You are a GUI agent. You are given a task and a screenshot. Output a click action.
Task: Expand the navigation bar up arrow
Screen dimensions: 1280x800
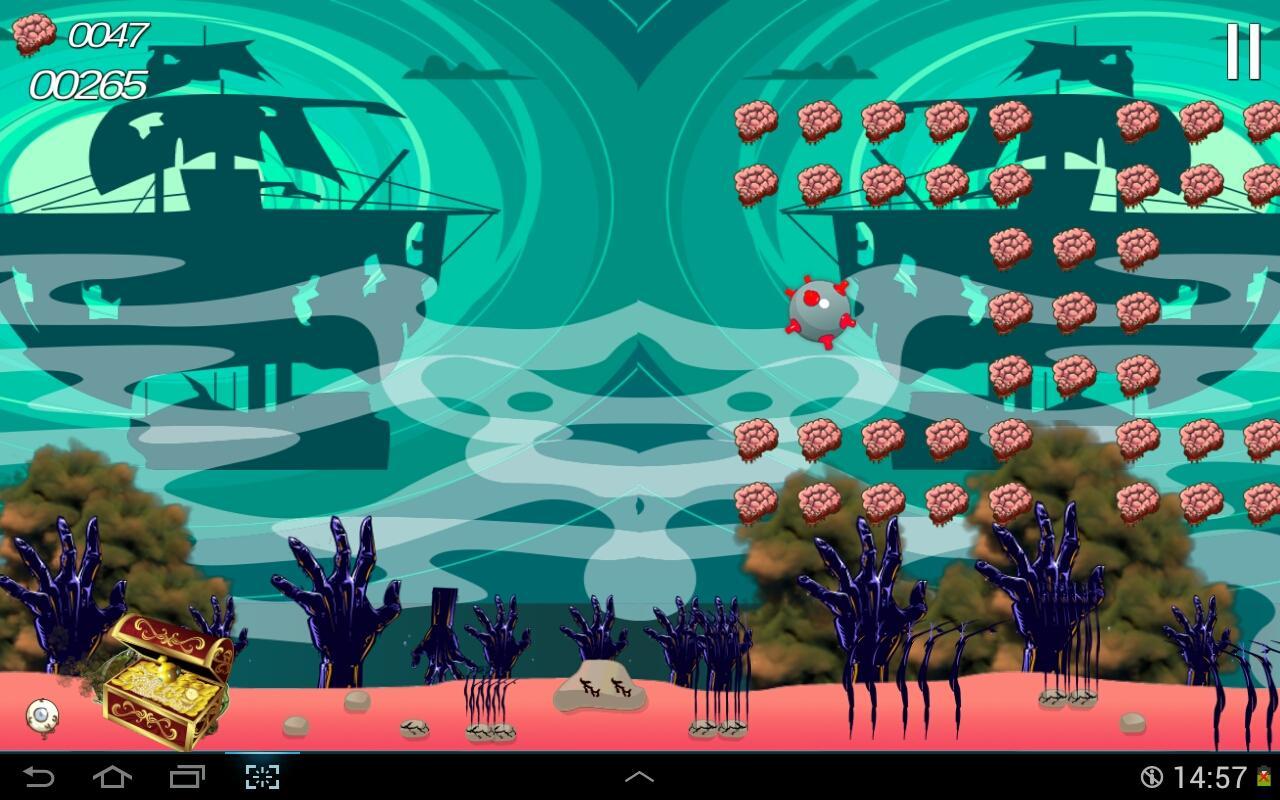639,777
